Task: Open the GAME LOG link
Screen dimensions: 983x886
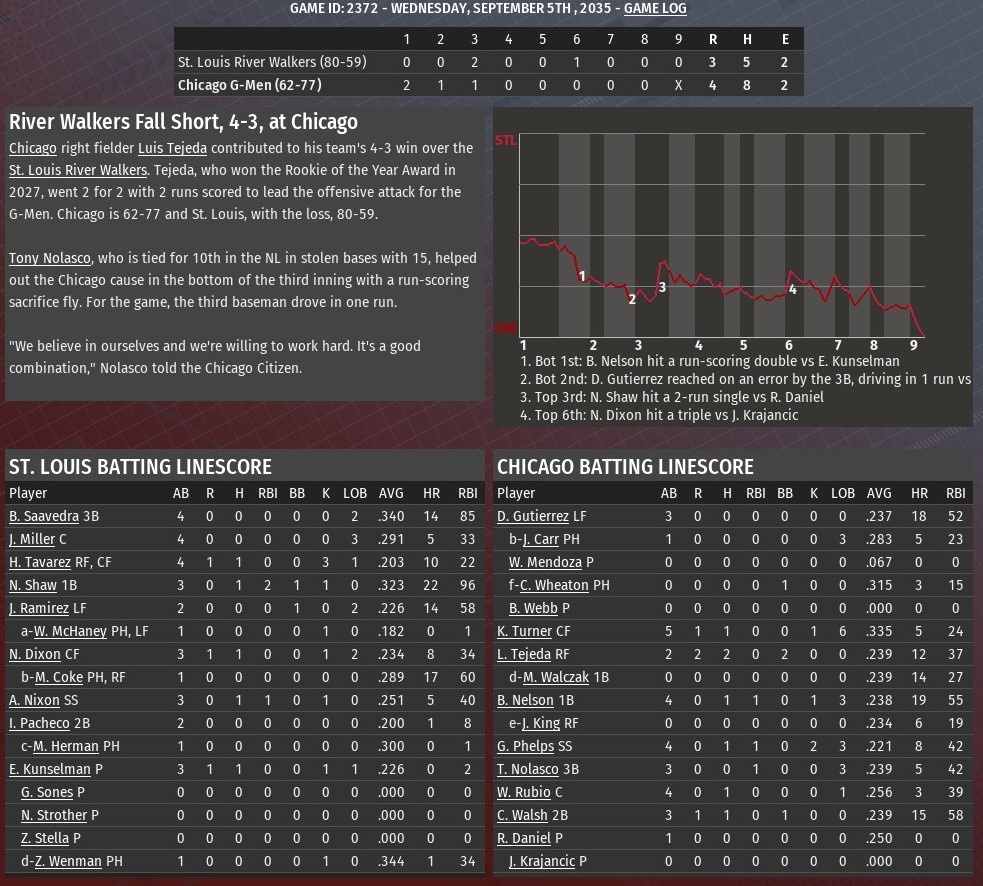Action: tap(655, 8)
